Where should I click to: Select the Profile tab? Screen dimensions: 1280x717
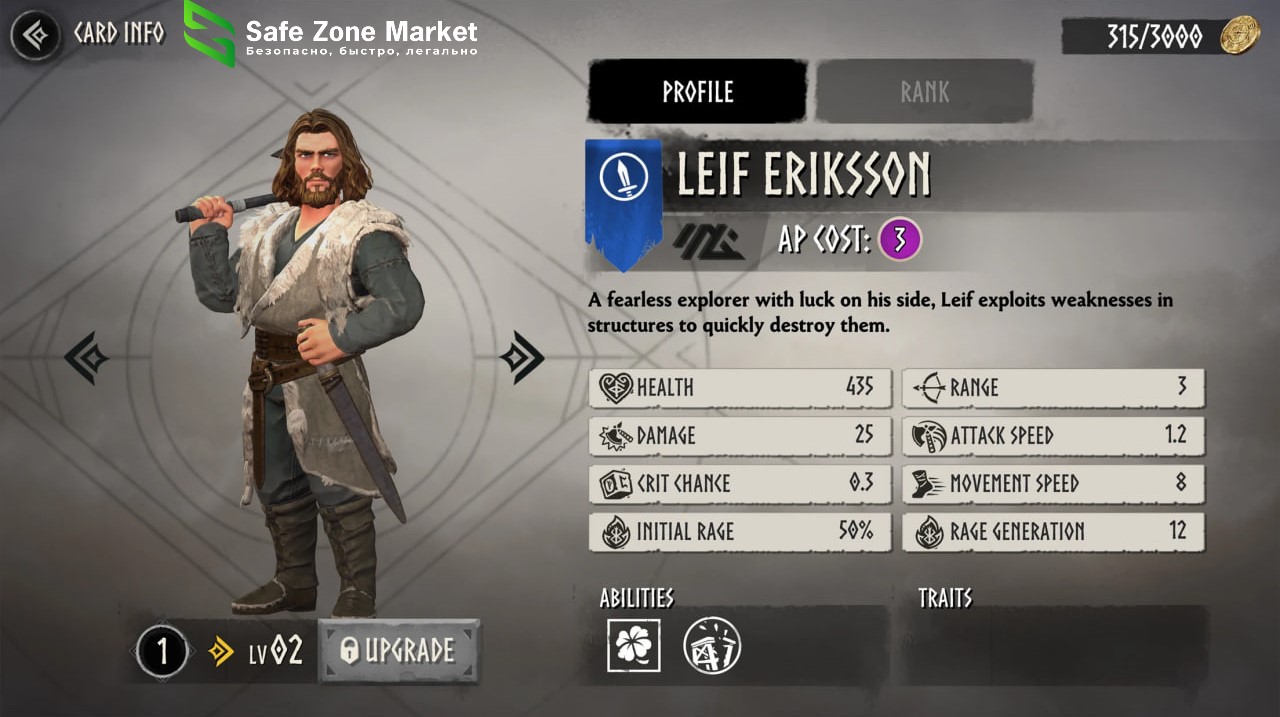[697, 92]
